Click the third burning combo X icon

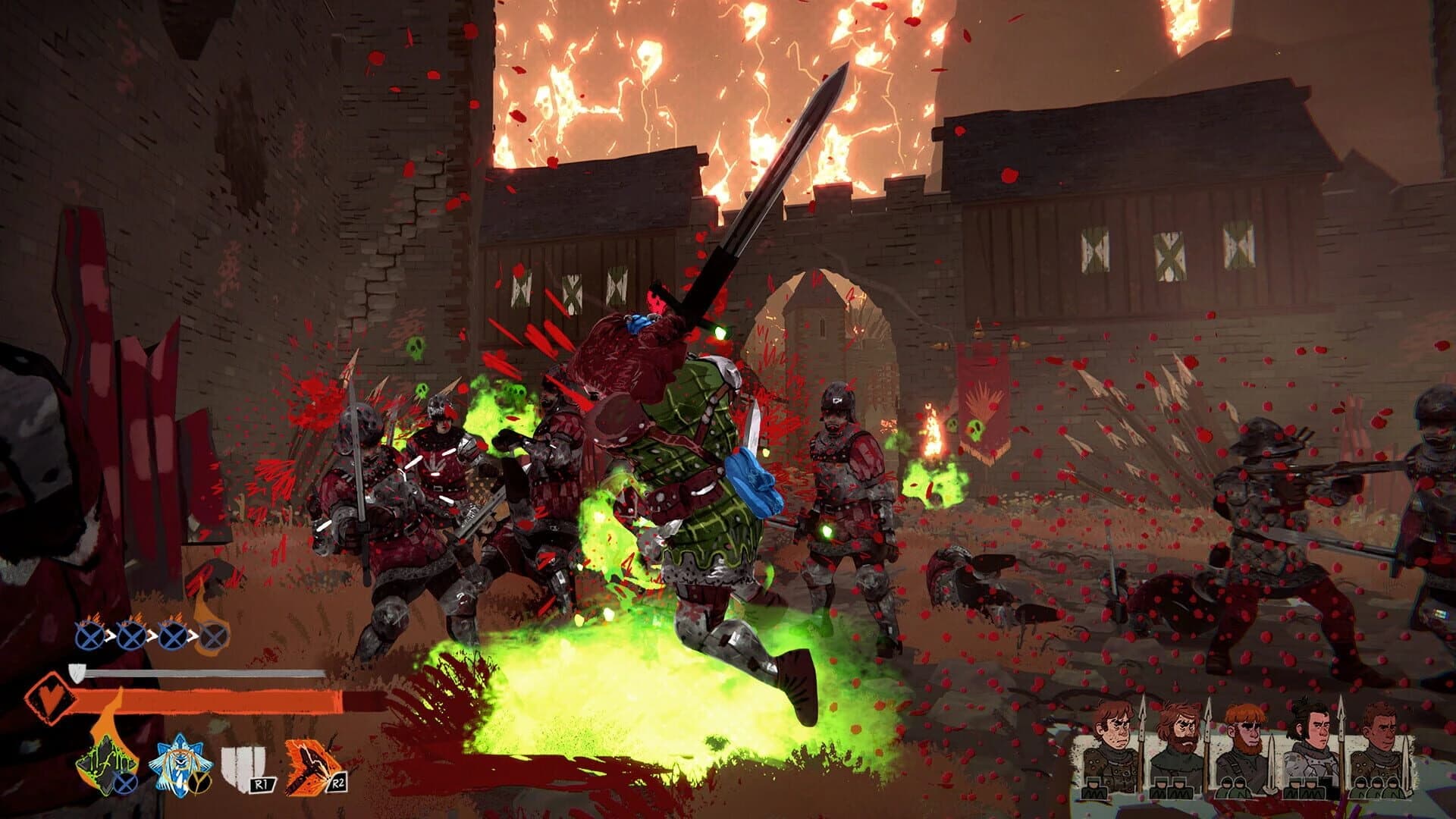[x=173, y=636]
